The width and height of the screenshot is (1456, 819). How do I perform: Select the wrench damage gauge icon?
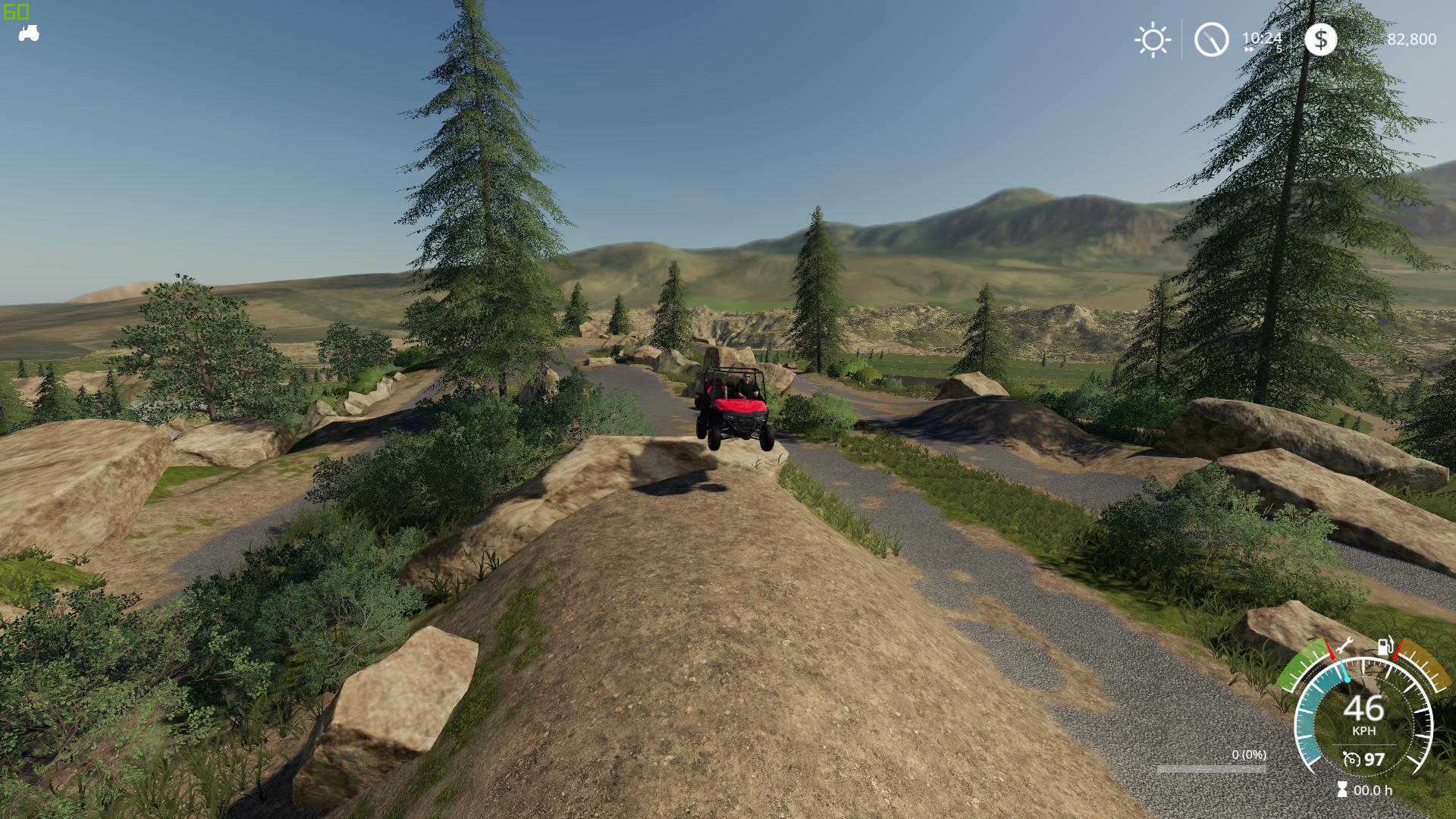(x=1345, y=646)
